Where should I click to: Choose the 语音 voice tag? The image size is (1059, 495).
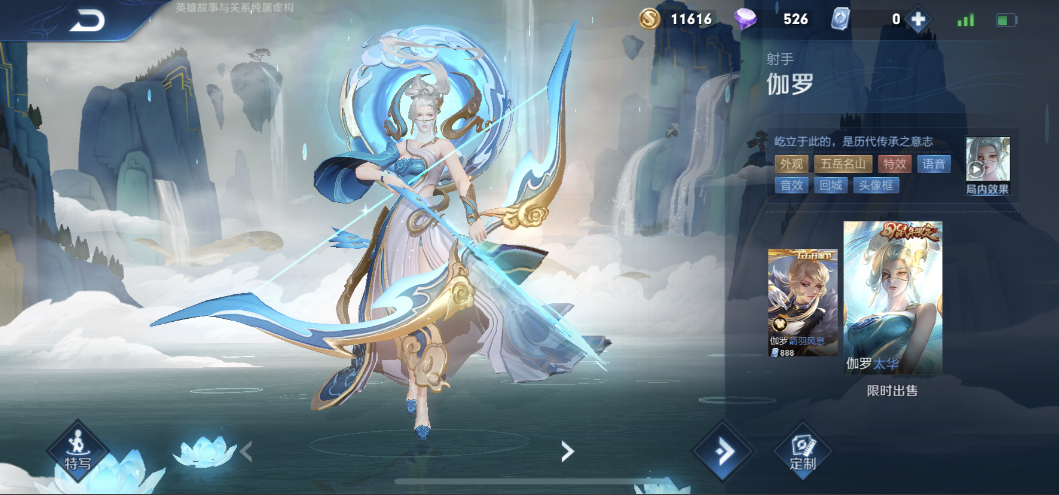[934, 164]
